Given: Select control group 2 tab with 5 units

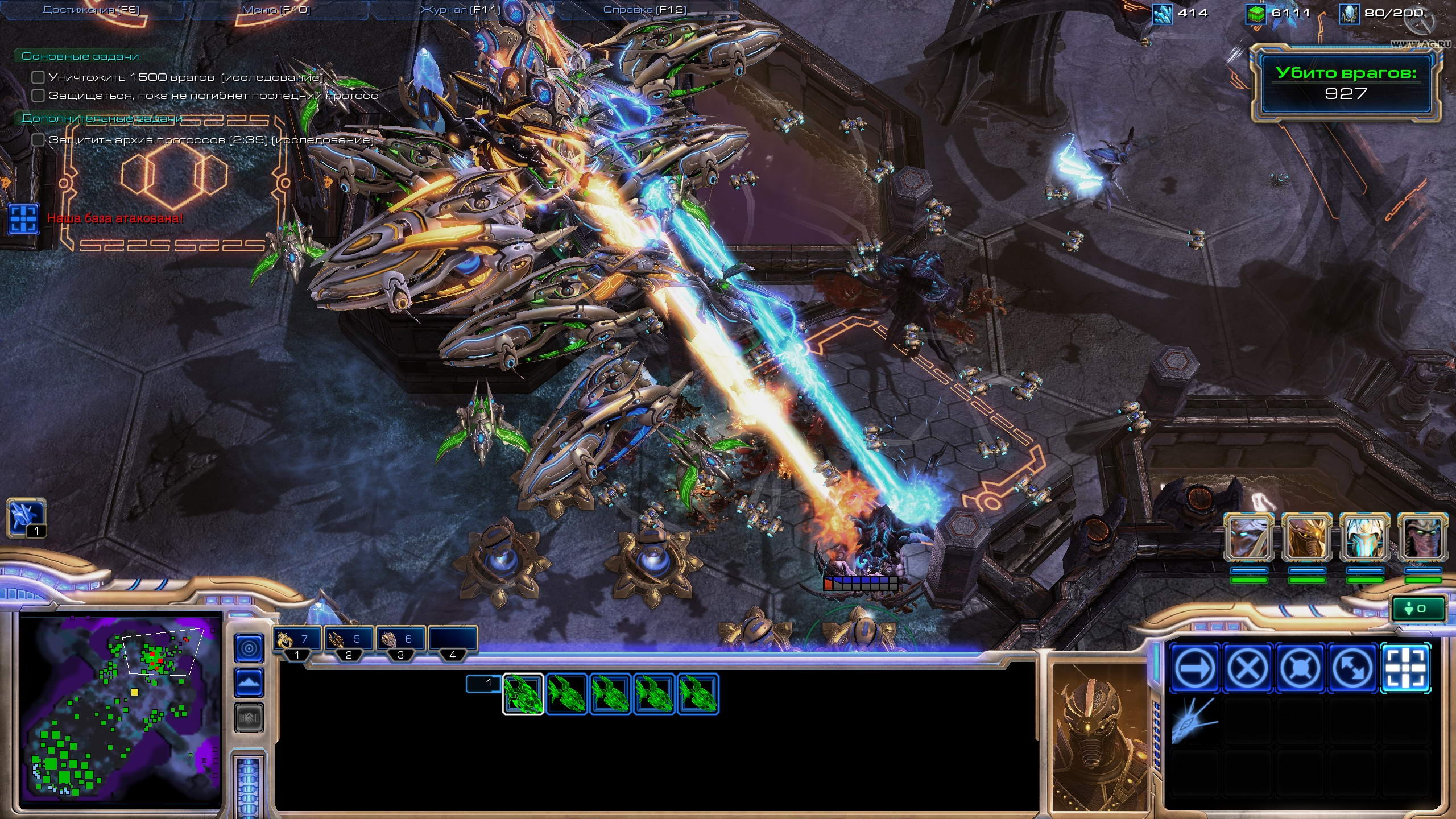Looking at the screenshot, I should [349, 640].
